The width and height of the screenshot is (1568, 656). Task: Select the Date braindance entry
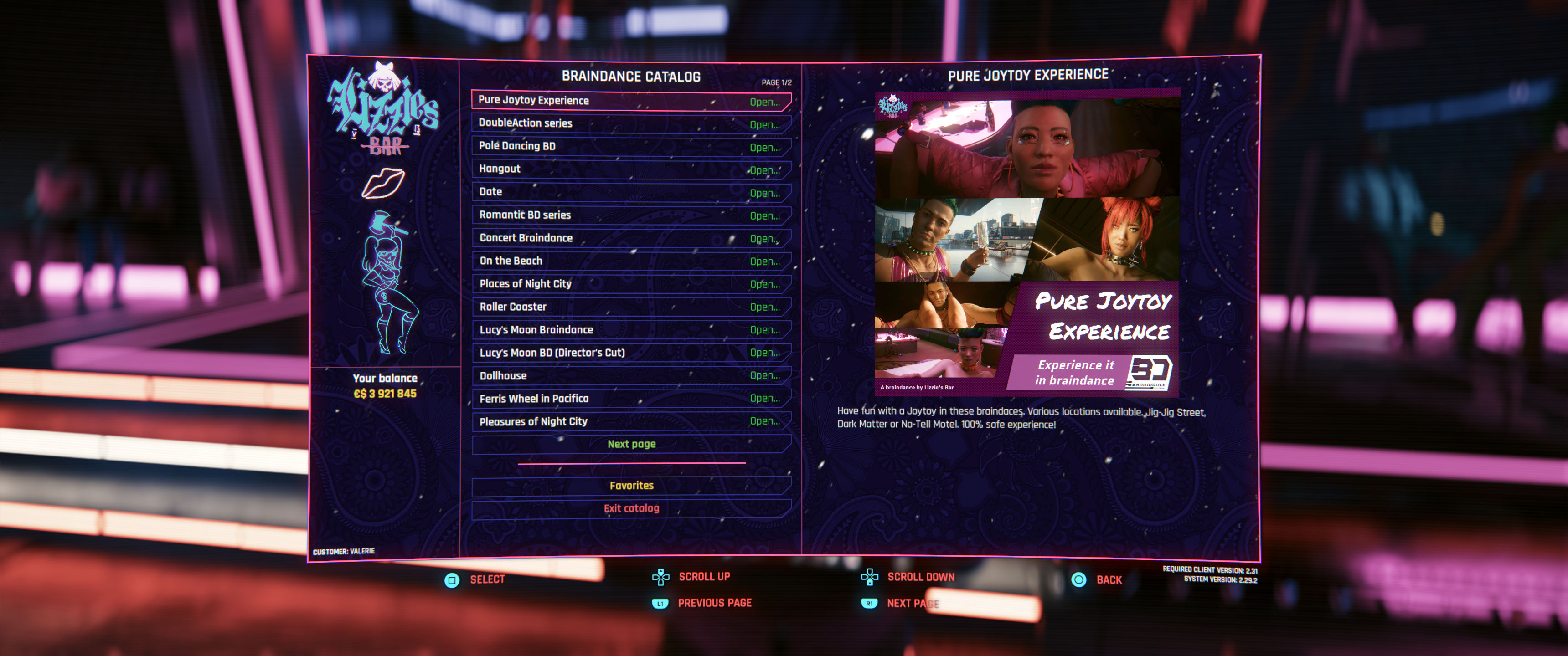pos(630,192)
